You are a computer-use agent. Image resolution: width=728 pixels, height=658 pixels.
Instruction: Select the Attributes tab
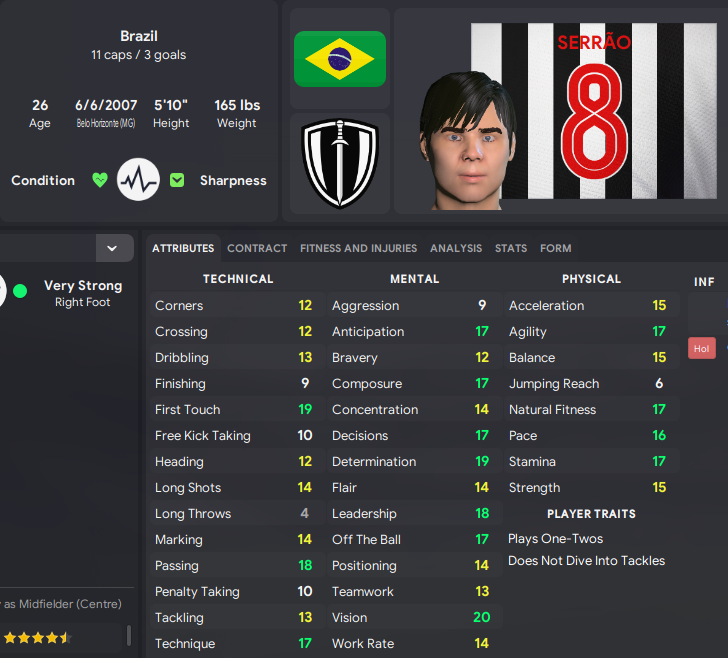pyautogui.click(x=183, y=248)
